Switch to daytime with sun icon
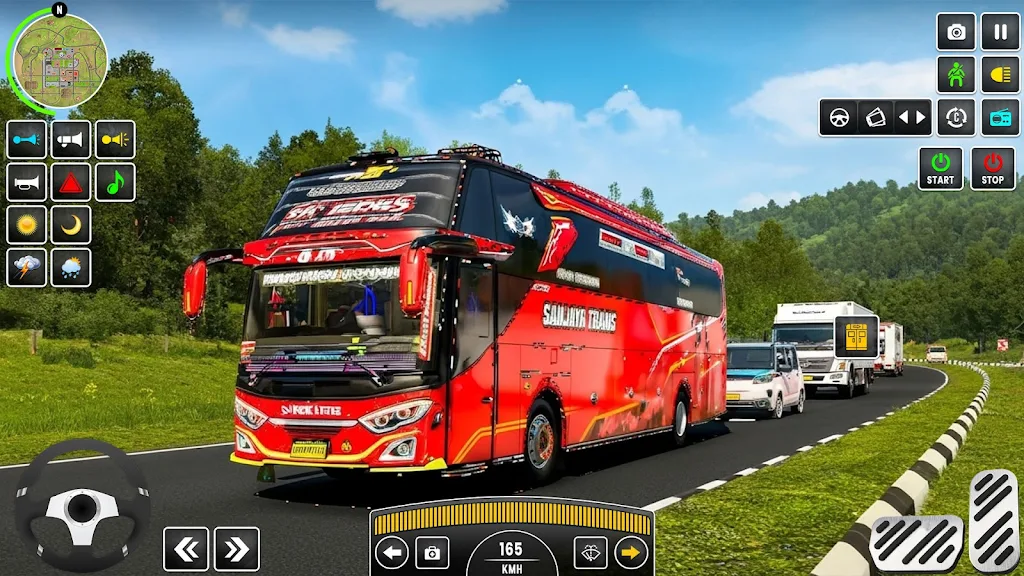This screenshot has width=1024, height=576. [x=27, y=225]
